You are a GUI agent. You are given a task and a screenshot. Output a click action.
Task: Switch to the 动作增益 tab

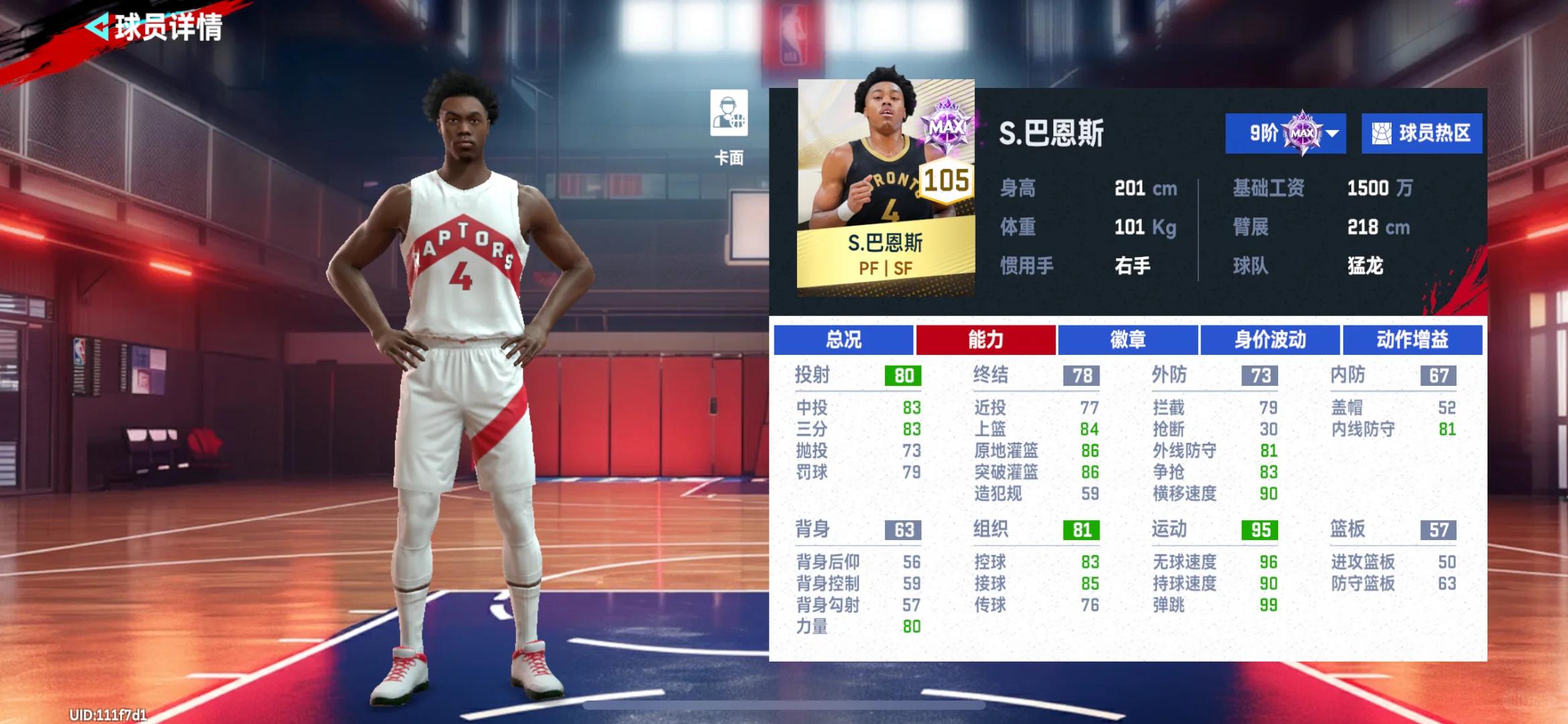[1412, 340]
